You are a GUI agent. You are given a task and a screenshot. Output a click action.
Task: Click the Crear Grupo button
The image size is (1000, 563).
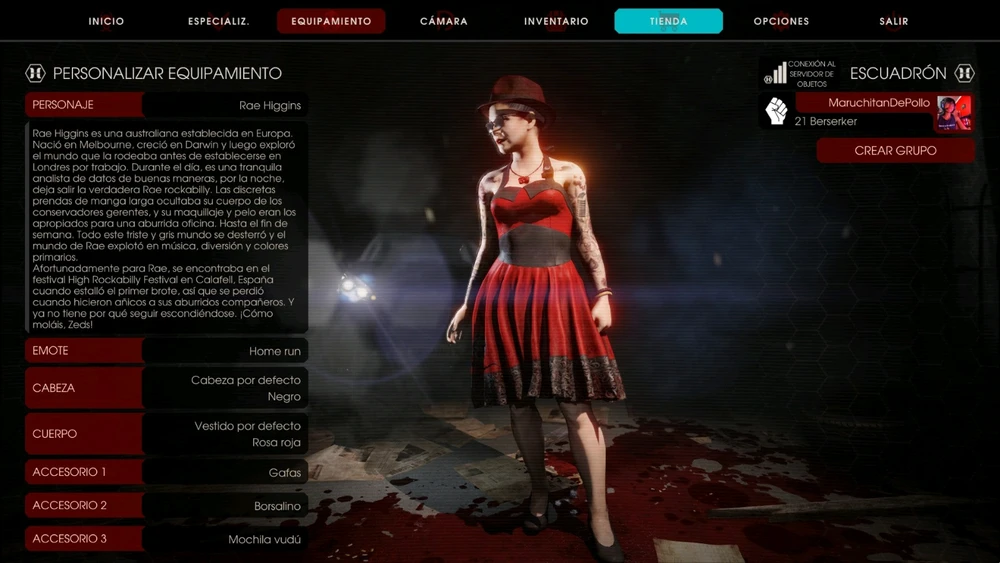click(x=895, y=151)
